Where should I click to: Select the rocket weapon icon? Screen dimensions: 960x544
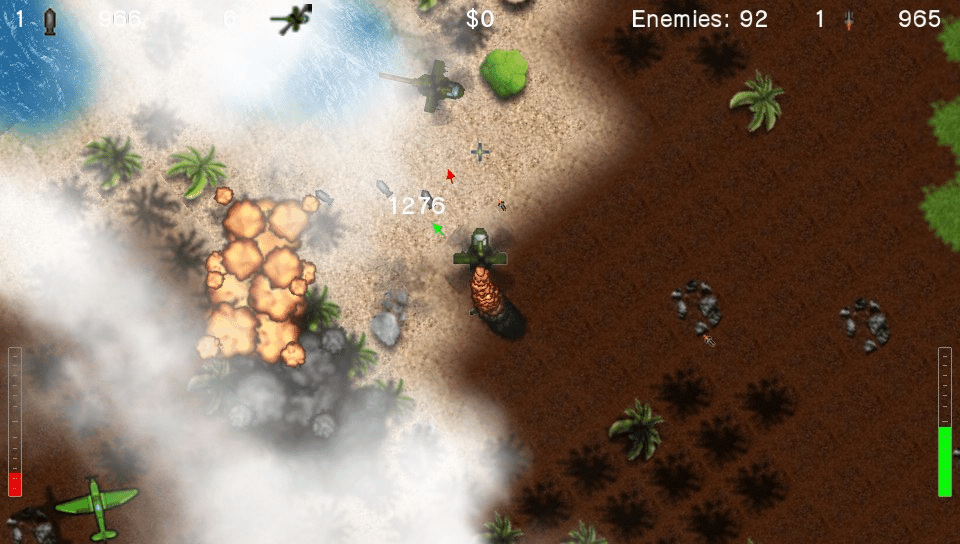click(x=849, y=20)
